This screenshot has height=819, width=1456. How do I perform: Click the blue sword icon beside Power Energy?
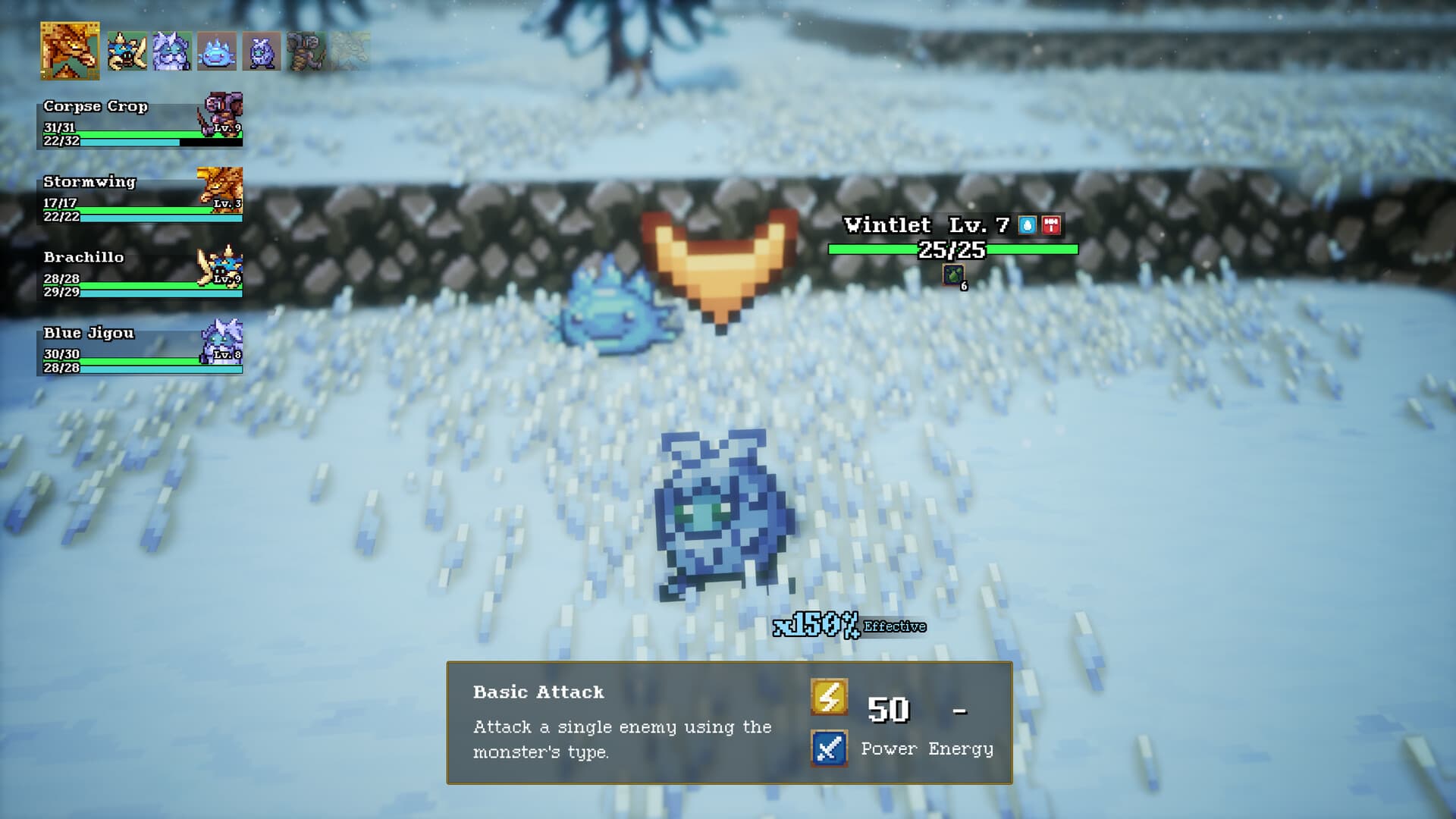point(828,748)
